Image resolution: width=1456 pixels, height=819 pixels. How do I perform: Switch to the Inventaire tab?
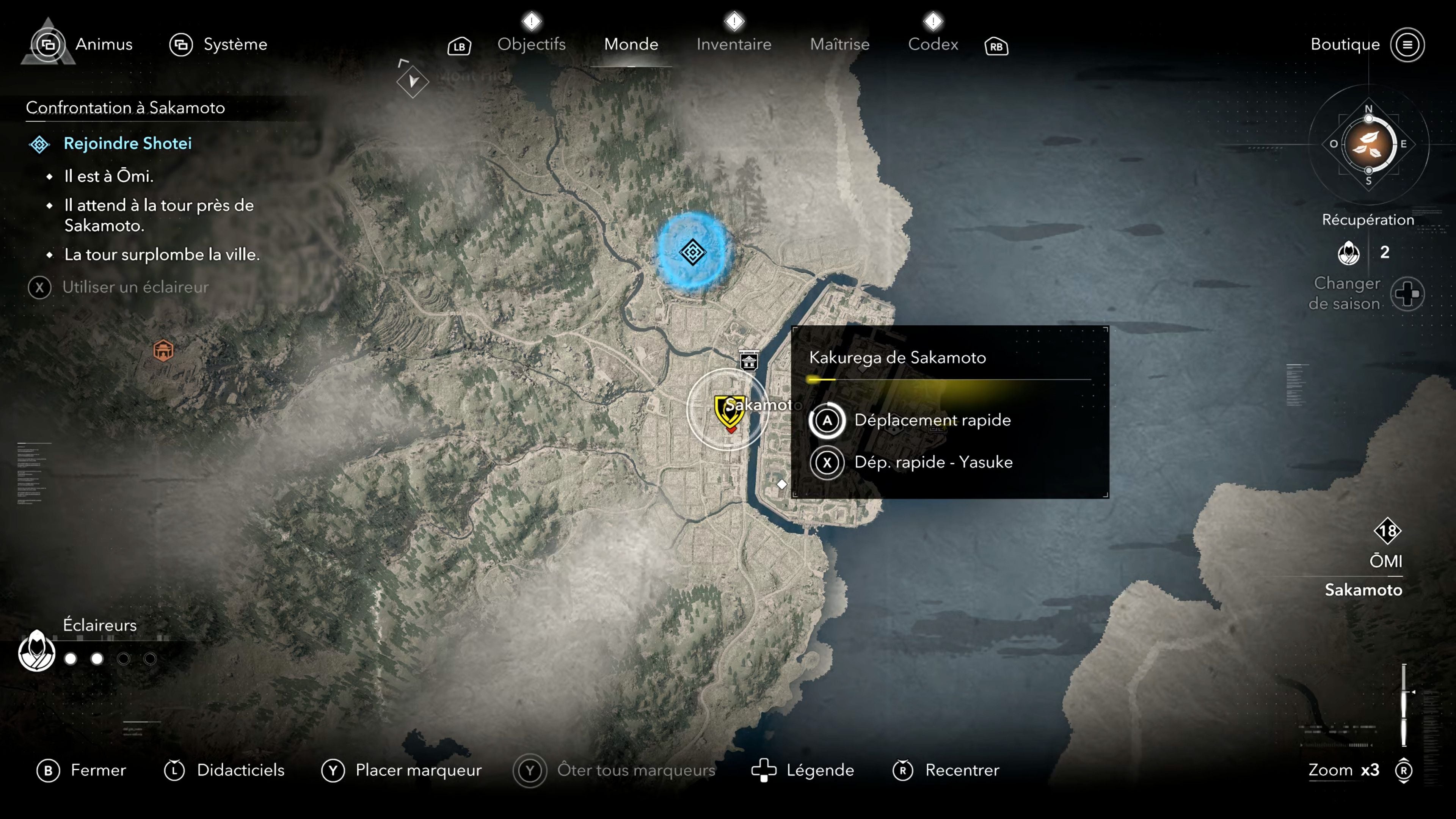click(733, 44)
